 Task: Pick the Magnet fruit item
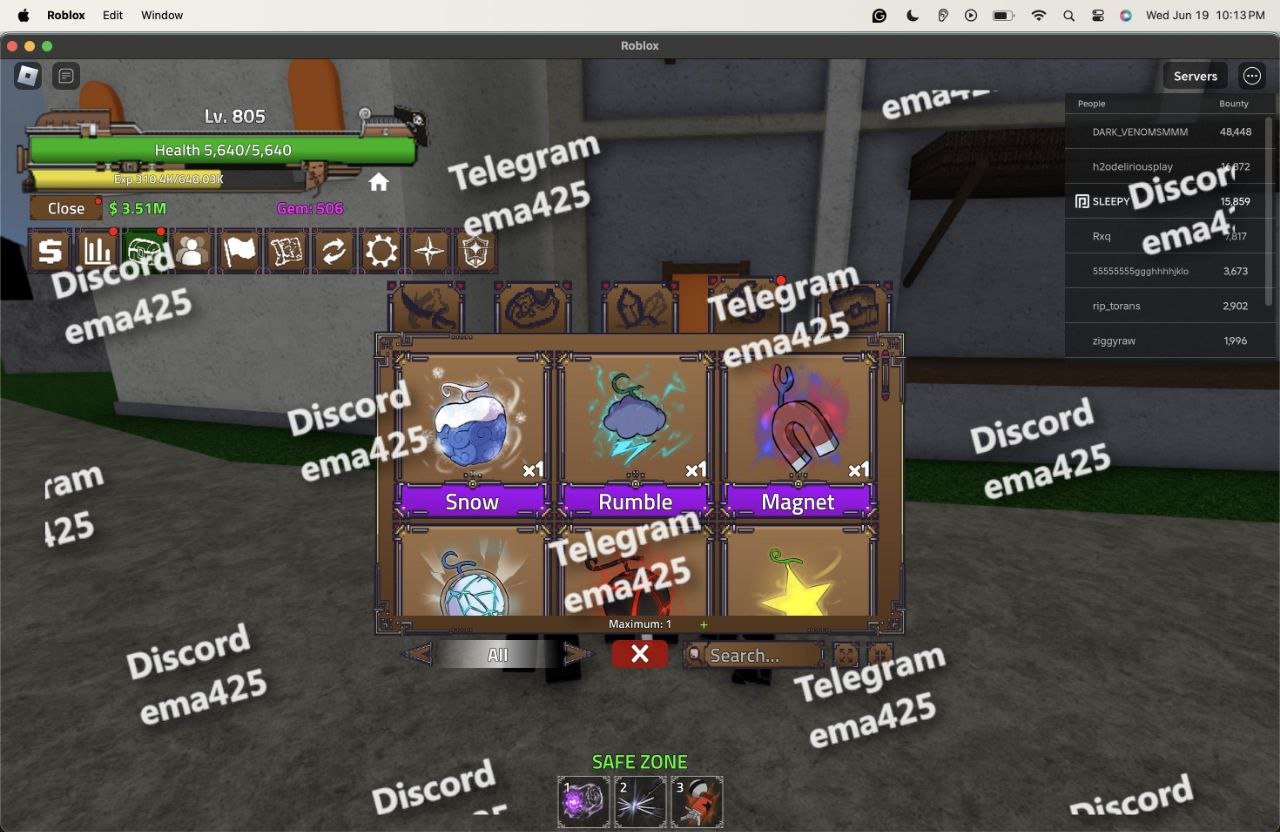point(797,432)
